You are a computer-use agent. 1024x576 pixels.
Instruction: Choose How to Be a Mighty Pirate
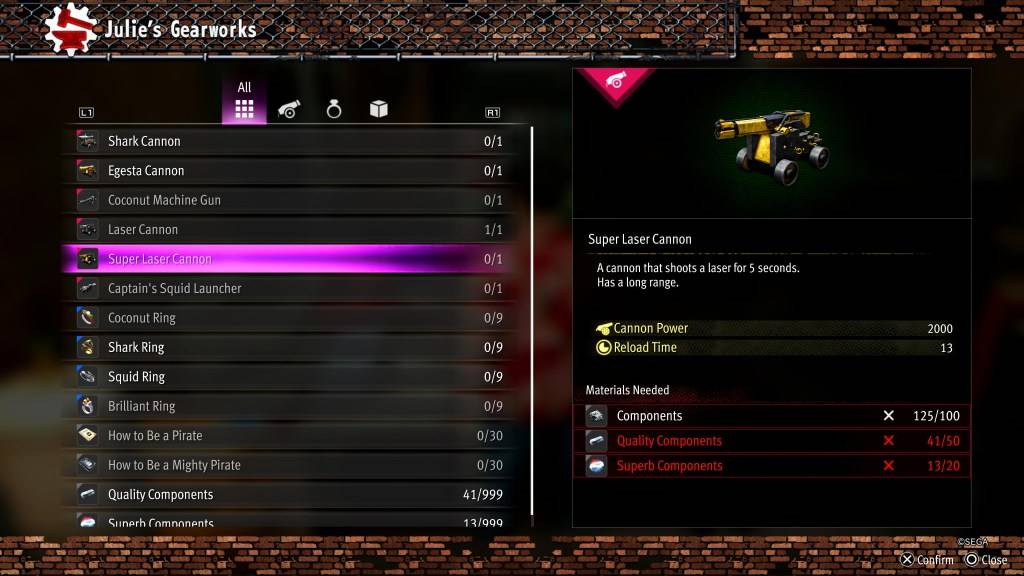290,465
